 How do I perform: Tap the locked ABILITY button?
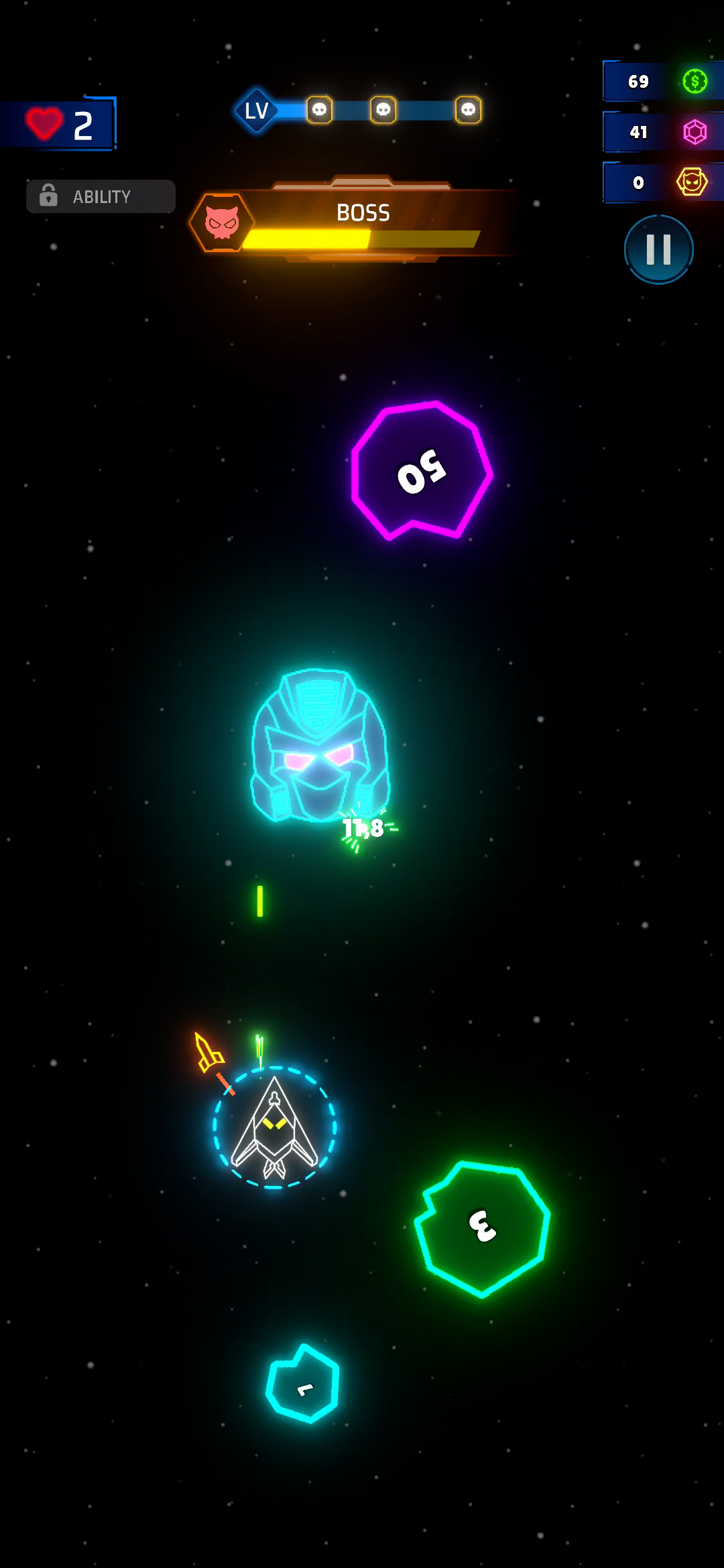click(x=101, y=196)
